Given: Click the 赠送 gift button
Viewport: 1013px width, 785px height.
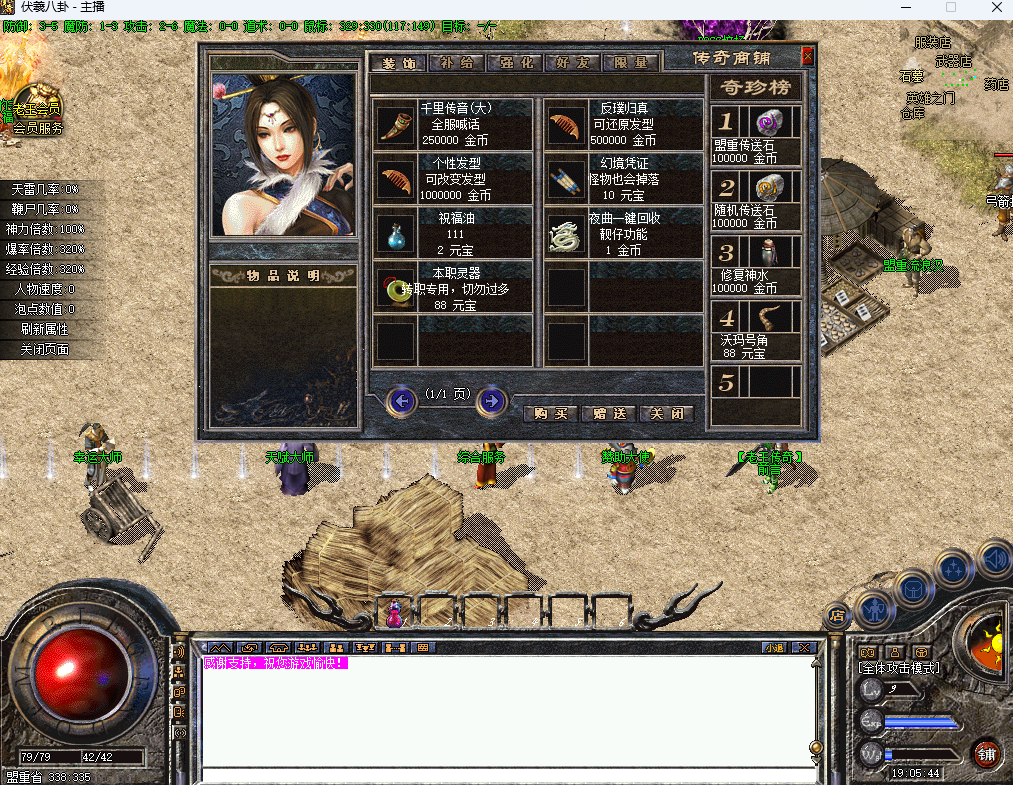Looking at the screenshot, I should [x=608, y=413].
